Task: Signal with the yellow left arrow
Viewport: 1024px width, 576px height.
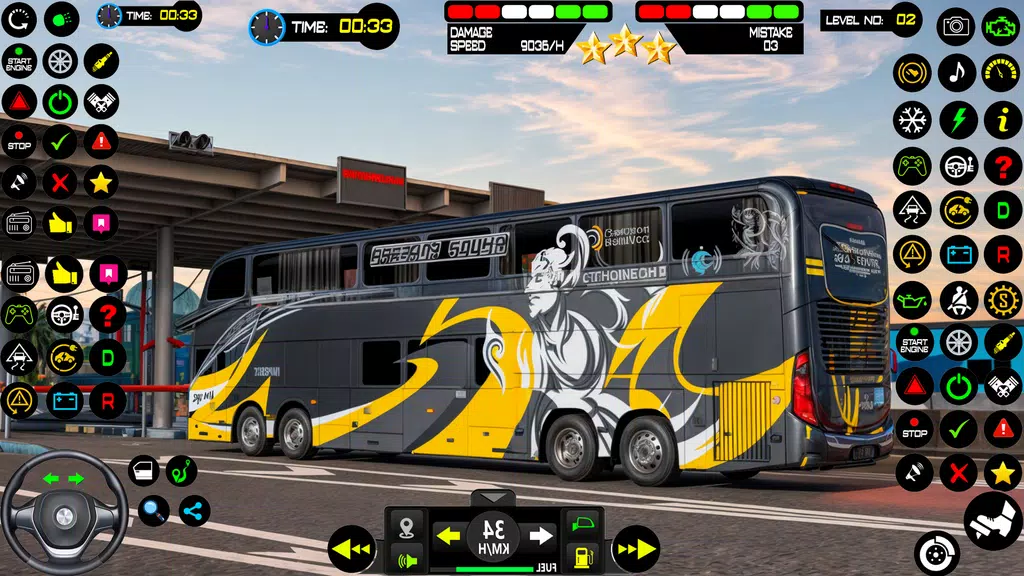Action: (449, 537)
